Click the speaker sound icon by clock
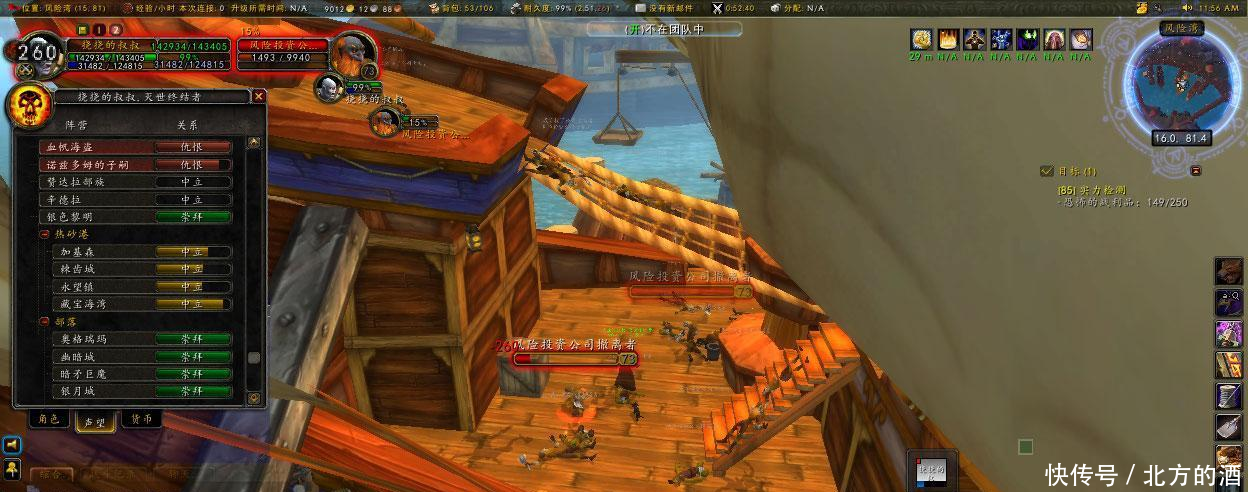 click(x=1186, y=8)
